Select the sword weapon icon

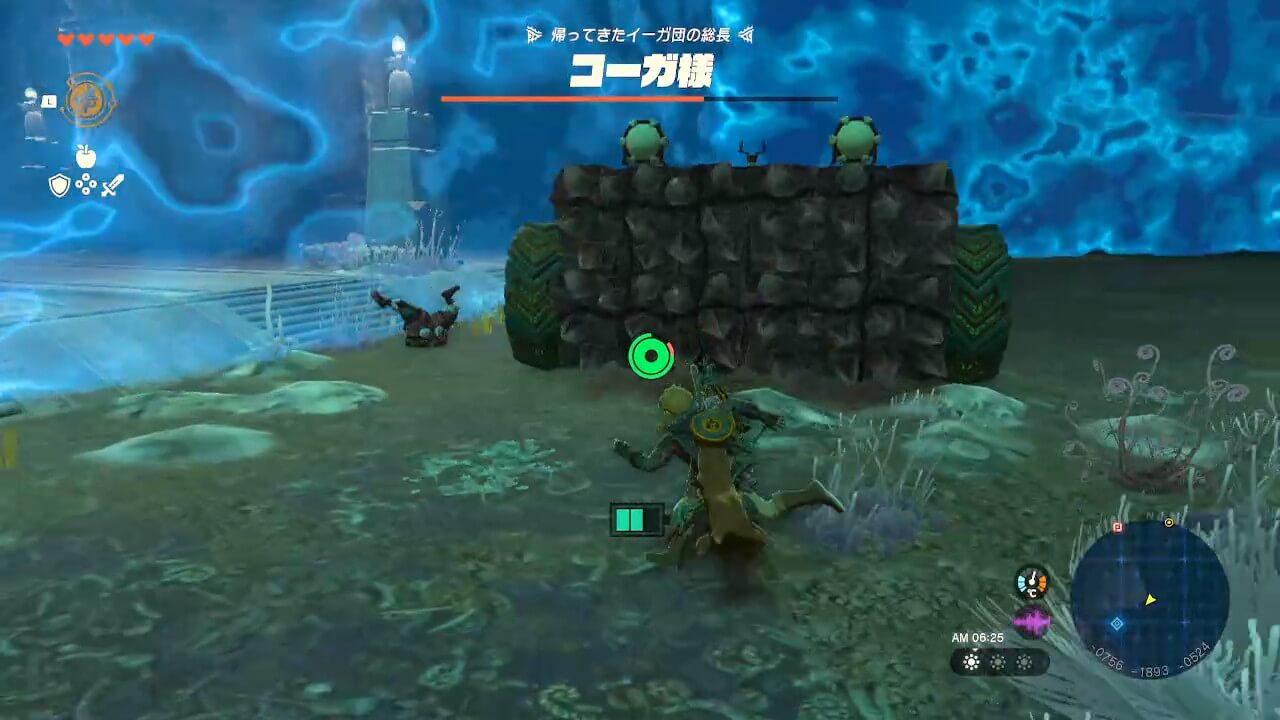click(x=112, y=185)
